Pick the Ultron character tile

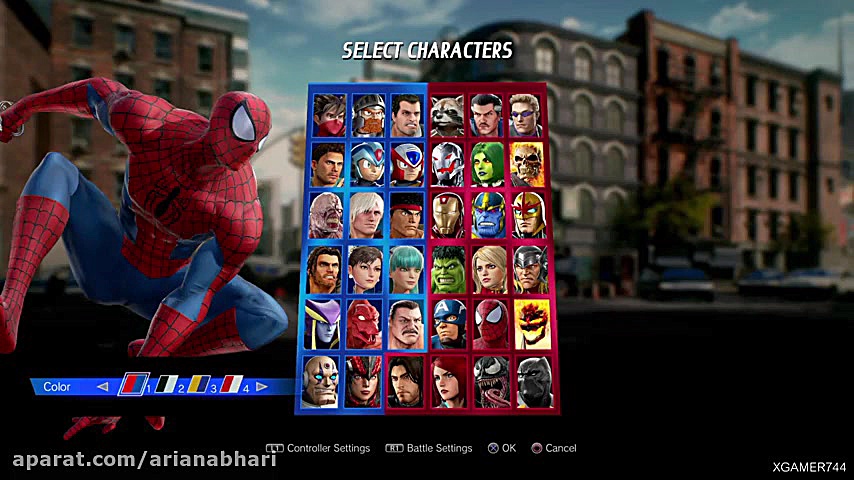click(447, 165)
